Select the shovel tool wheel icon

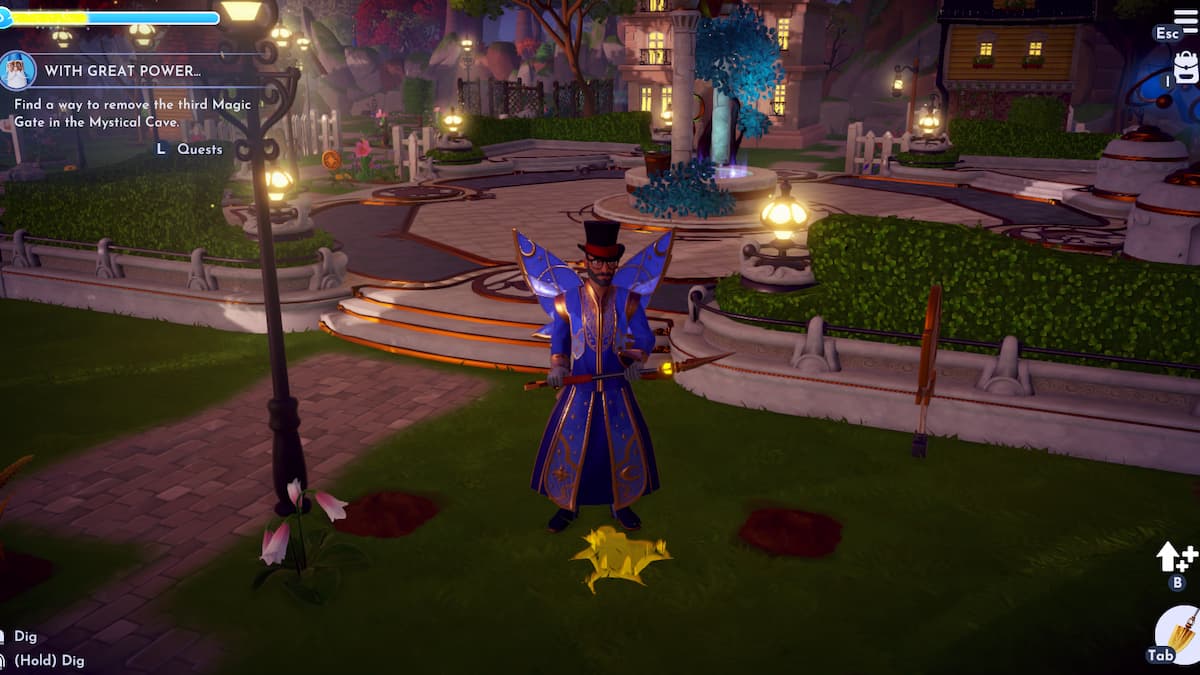(x=1180, y=632)
